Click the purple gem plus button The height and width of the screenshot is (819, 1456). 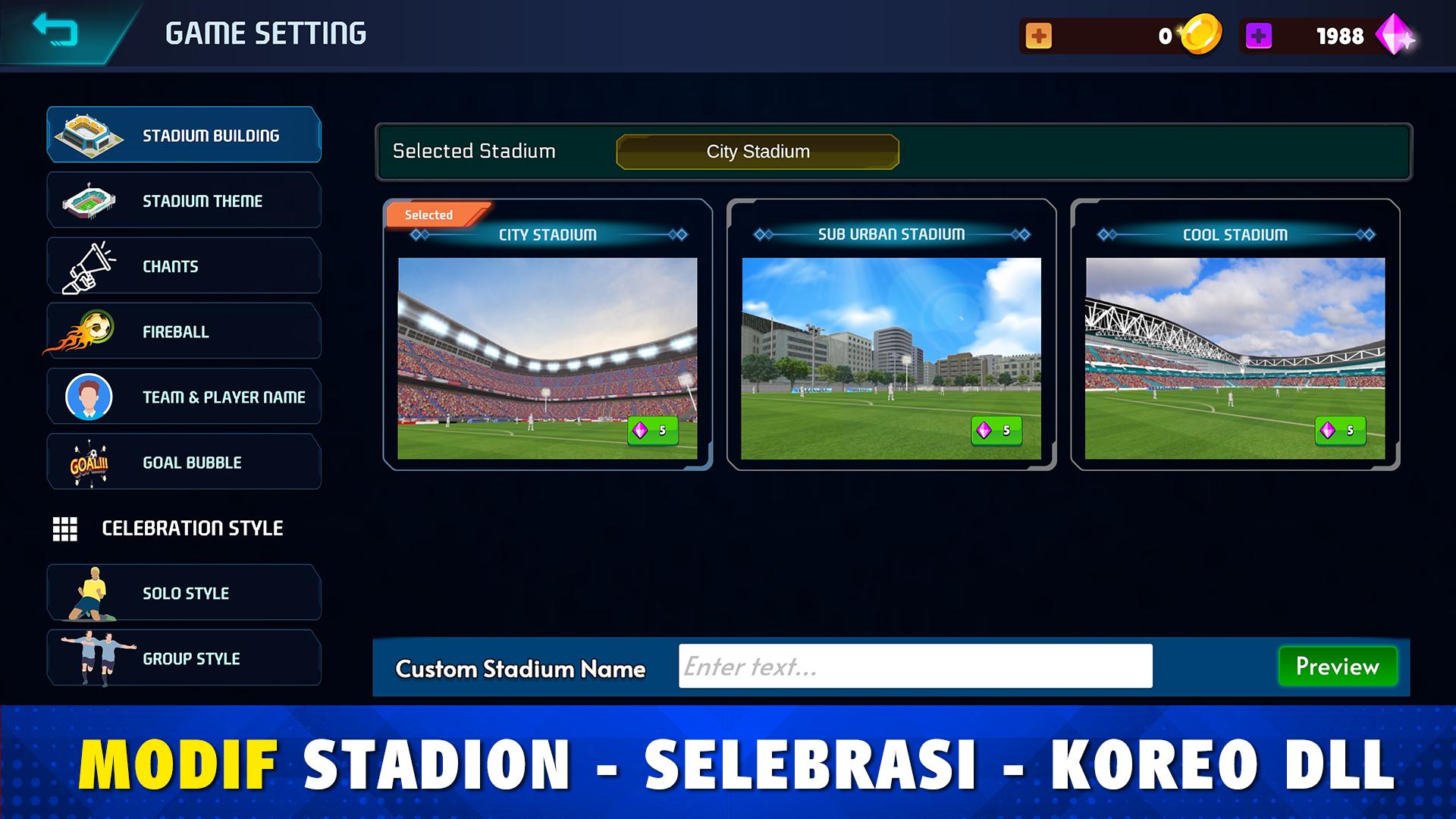click(1260, 34)
